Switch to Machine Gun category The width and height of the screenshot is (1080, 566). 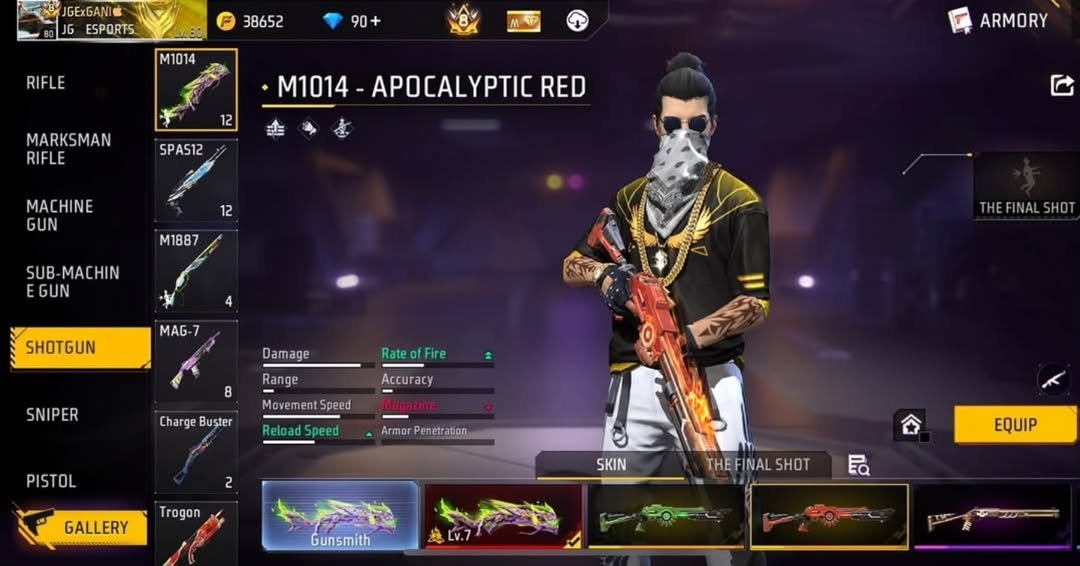point(59,215)
